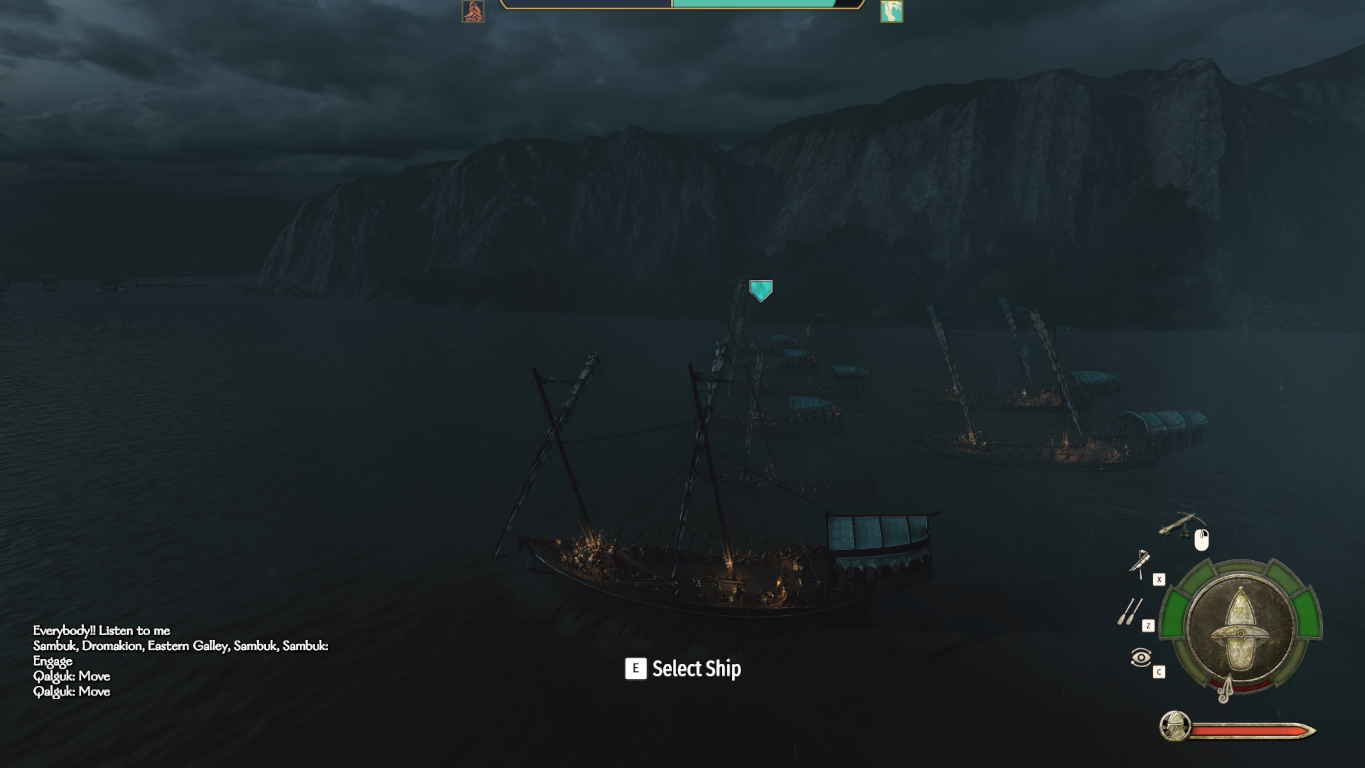Toggle the sail icon
The image size is (1365, 768).
[x=1140, y=564]
